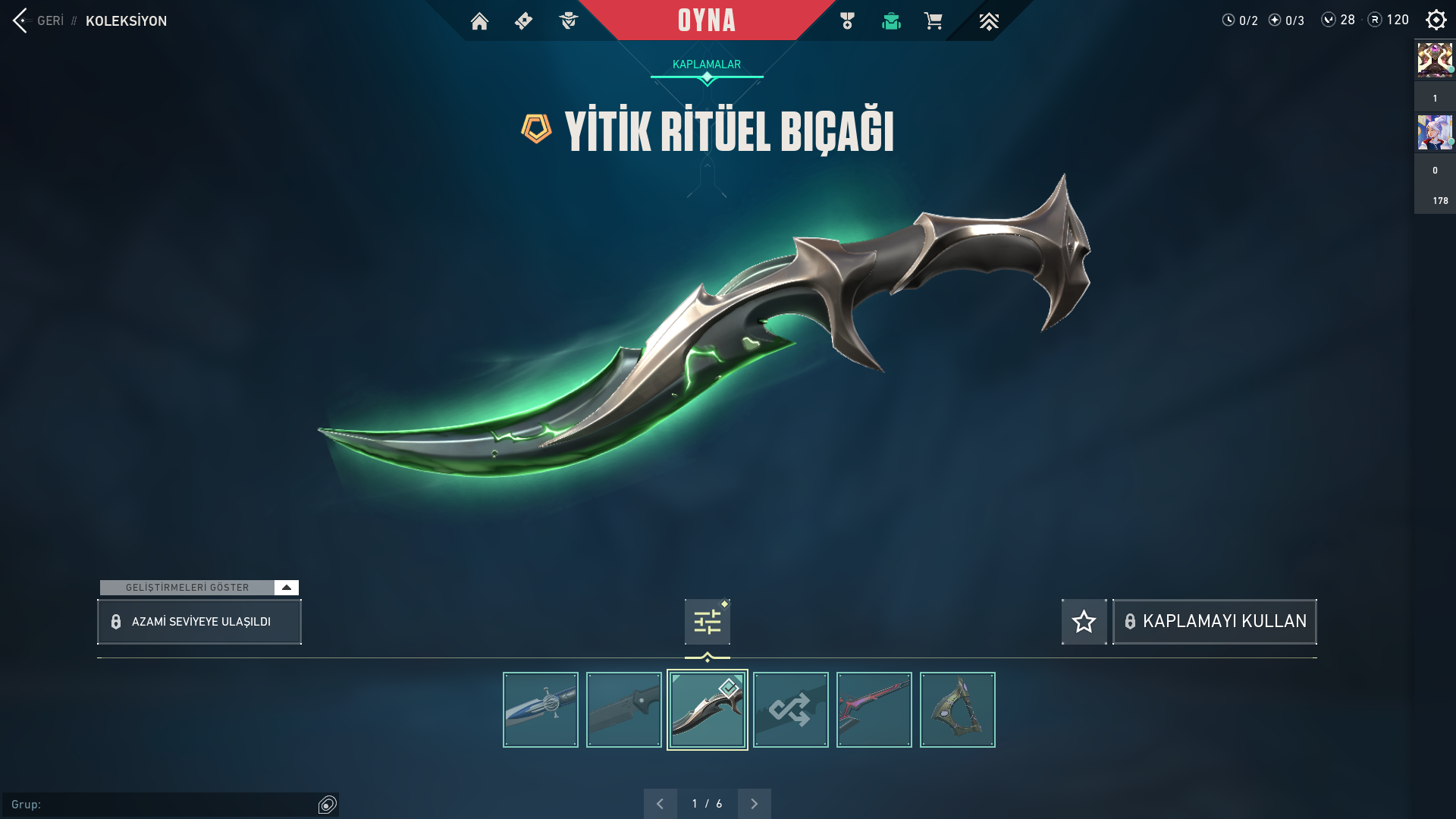
Task: Select the pink knife variant thumbnail
Action: [x=874, y=709]
